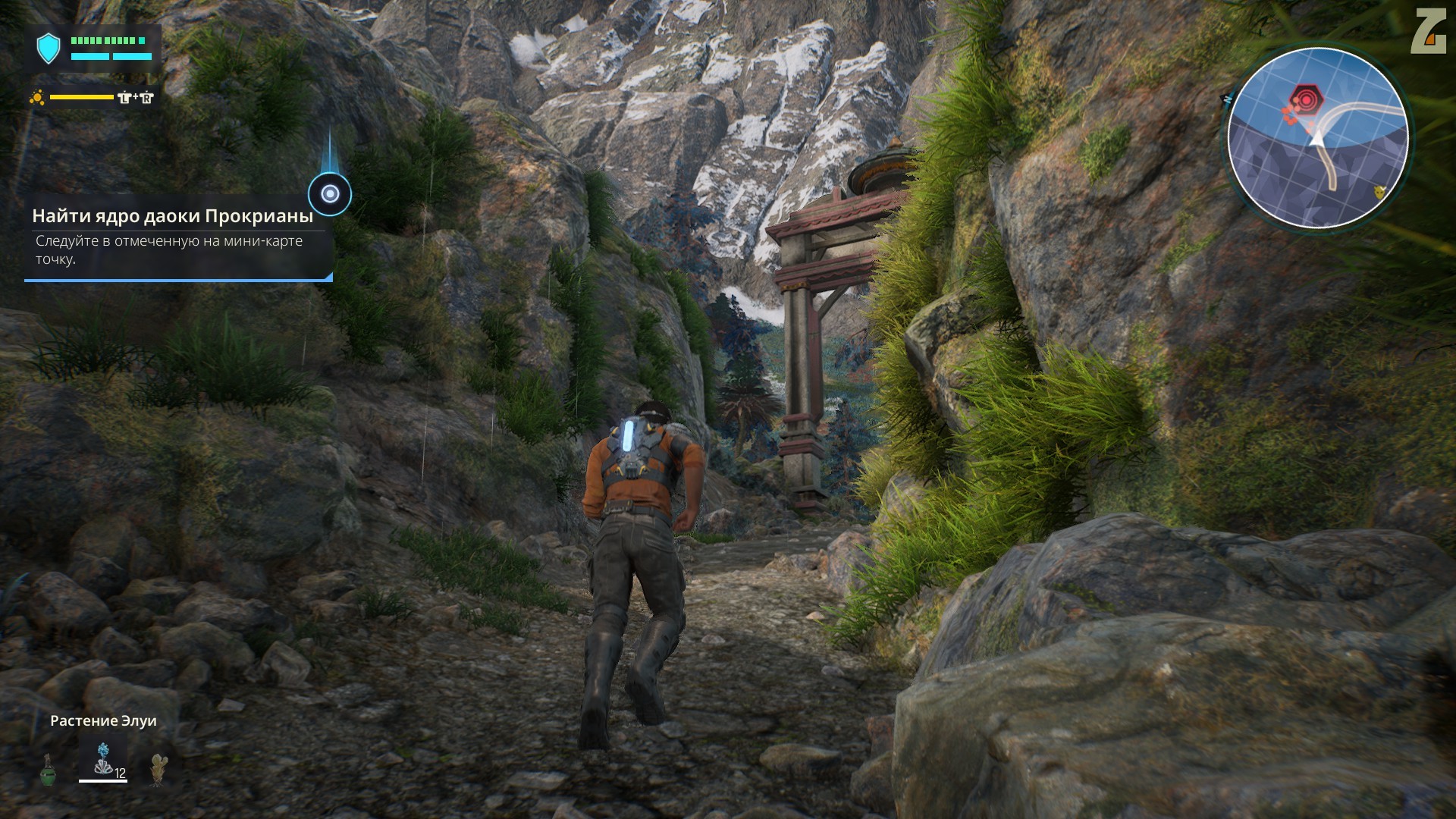This screenshot has height=819, width=1456.
Task: Open the circular minimap
Action: 1317,137
